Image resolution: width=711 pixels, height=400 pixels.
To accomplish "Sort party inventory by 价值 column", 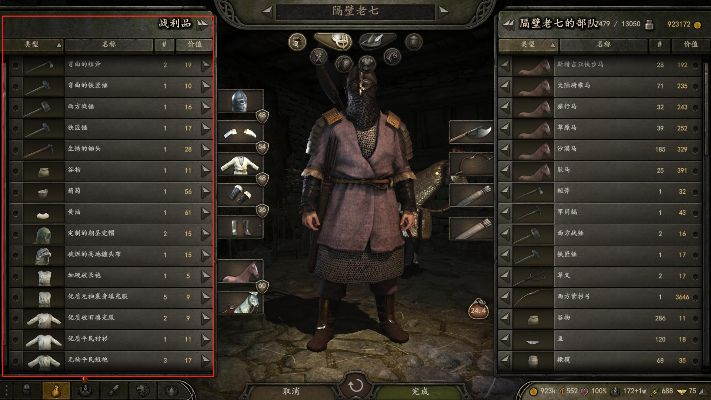I will point(681,45).
